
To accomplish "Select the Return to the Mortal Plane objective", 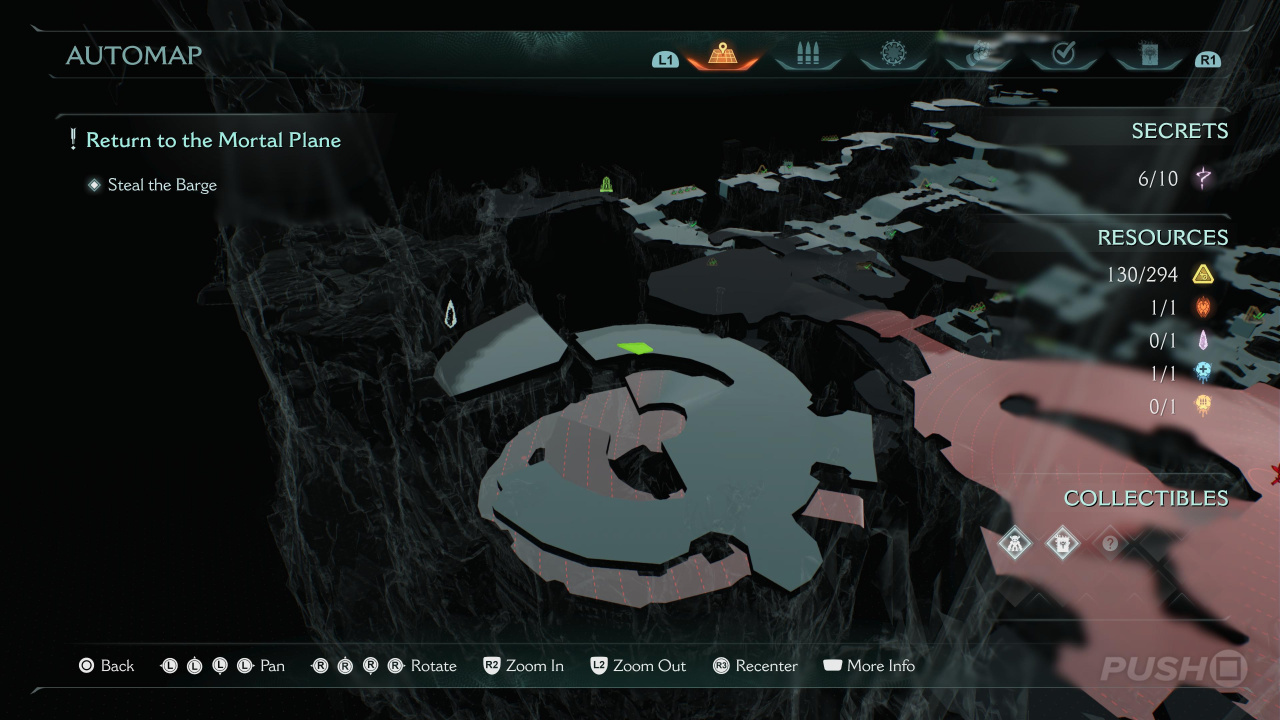I will click(x=213, y=140).
